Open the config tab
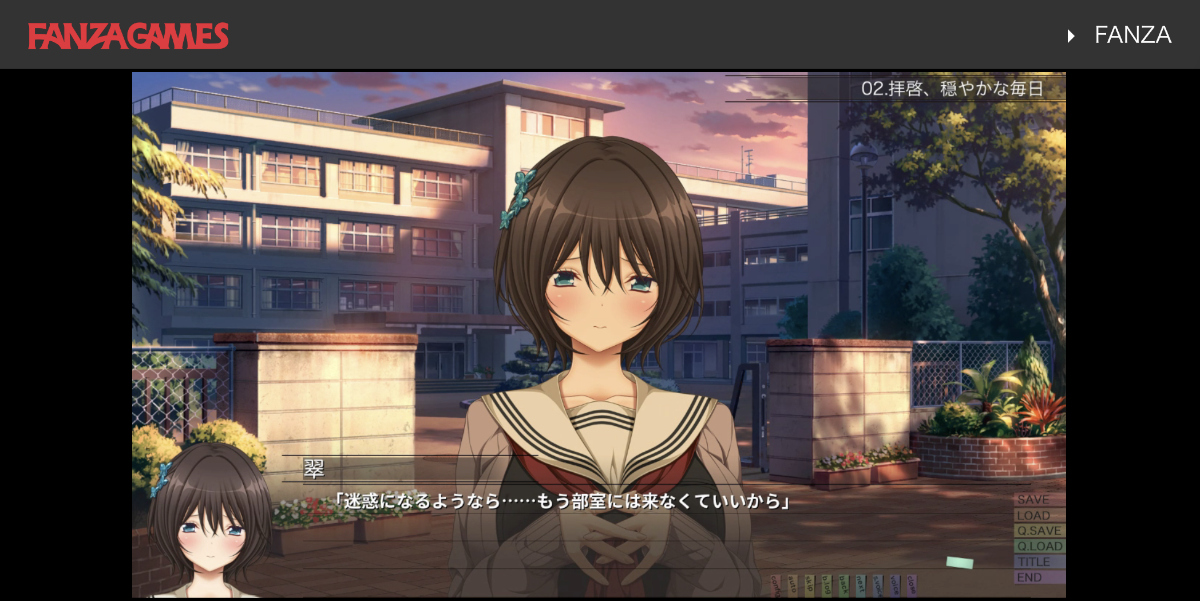Viewport: 1200px width, 601px height. 776,584
